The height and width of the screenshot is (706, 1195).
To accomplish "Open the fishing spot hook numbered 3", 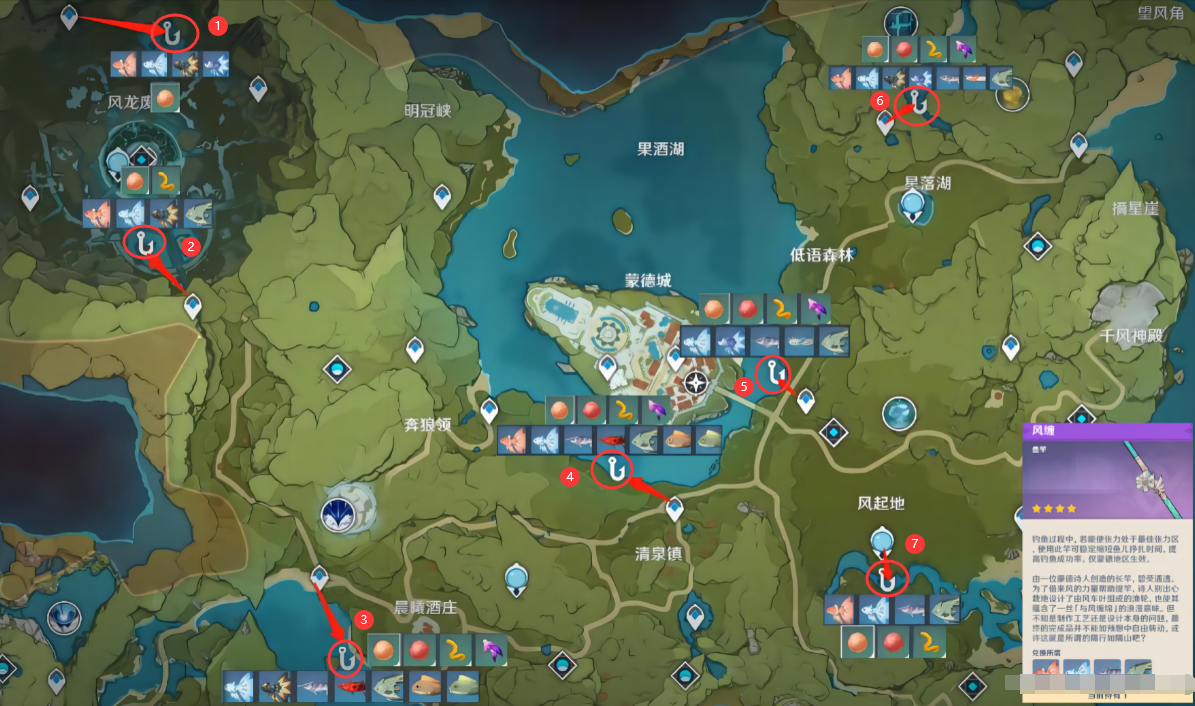I will (344, 658).
